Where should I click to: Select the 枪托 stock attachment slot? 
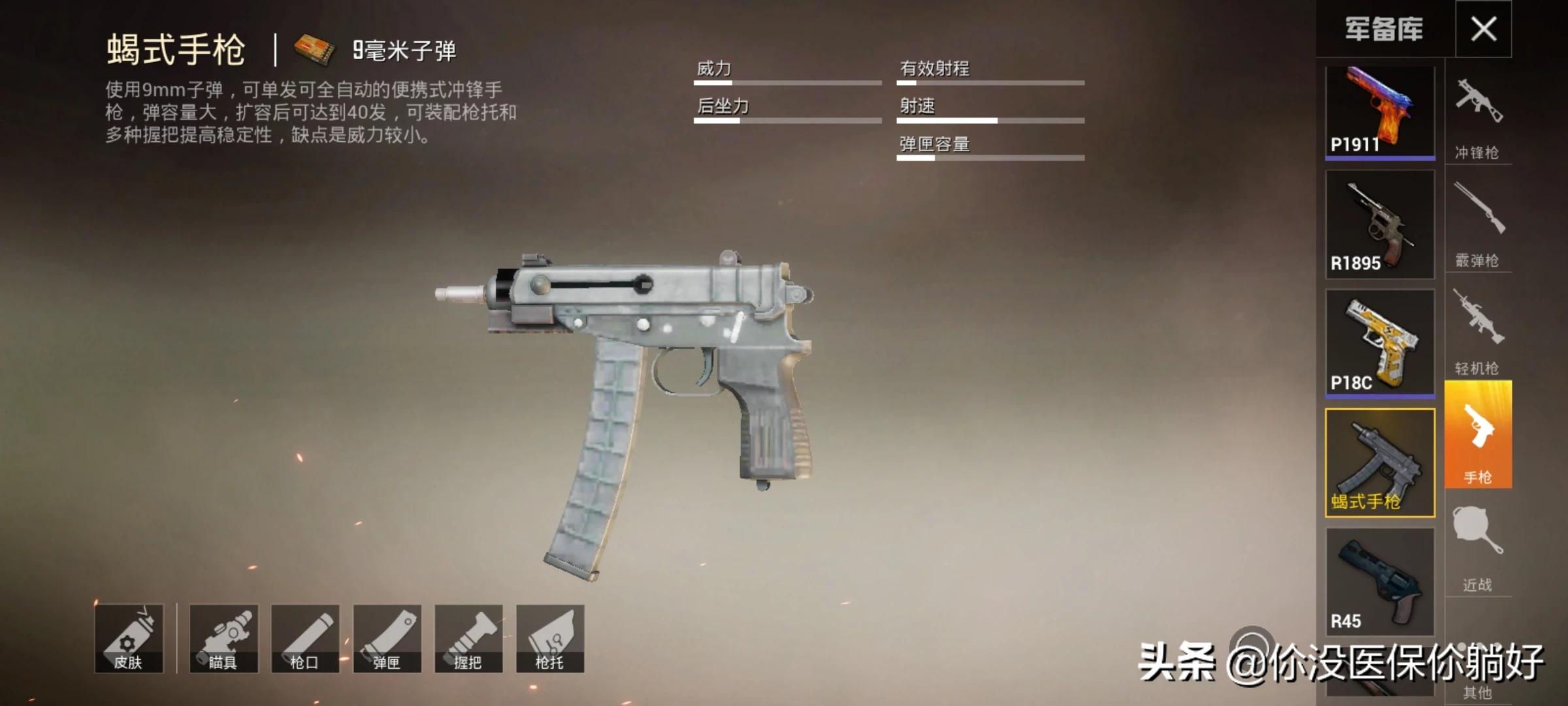pyautogui.click(x=550, y=639)
